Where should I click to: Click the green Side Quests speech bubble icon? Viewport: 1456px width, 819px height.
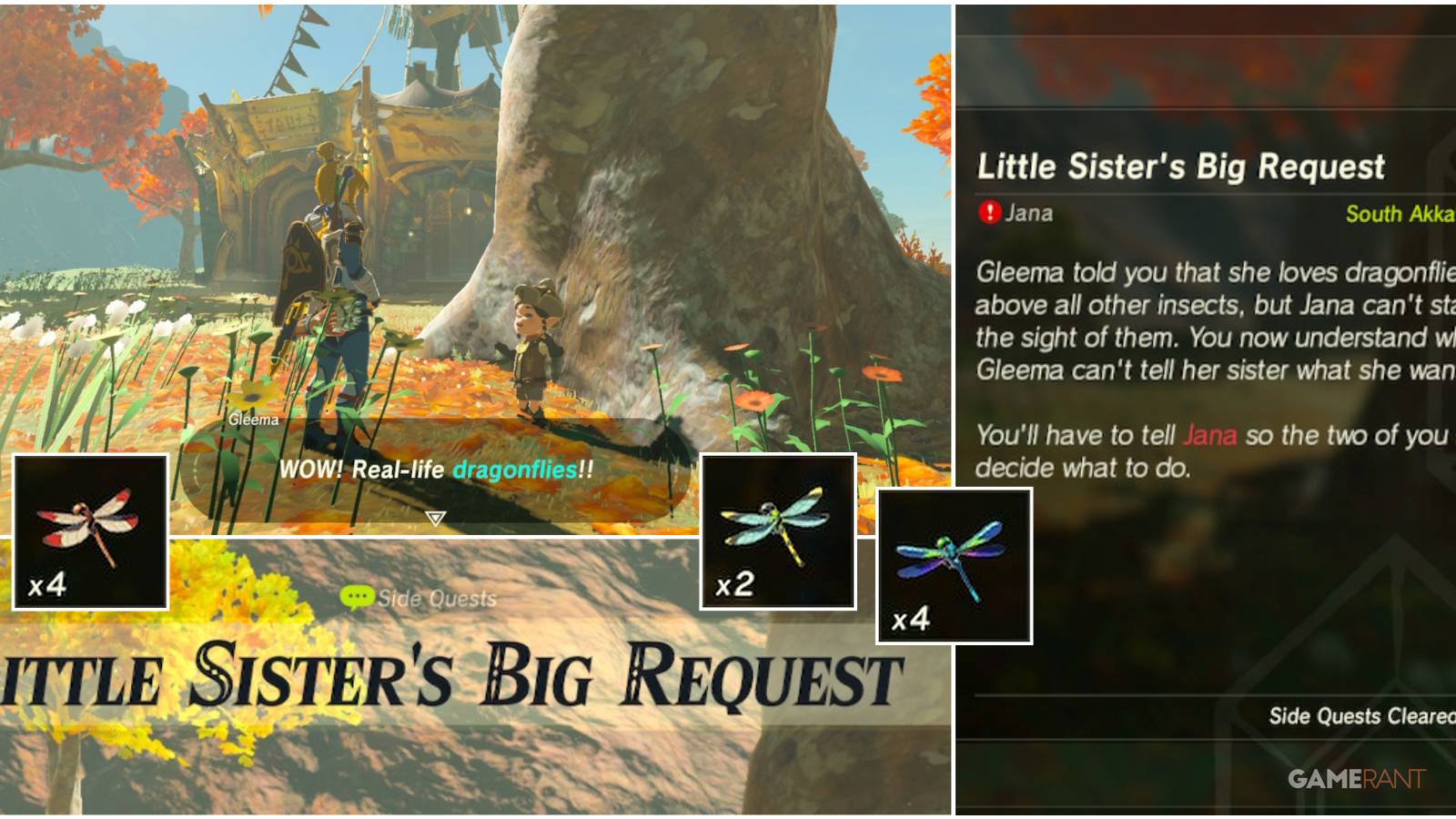pyautogui.click(x=359, y=598)
